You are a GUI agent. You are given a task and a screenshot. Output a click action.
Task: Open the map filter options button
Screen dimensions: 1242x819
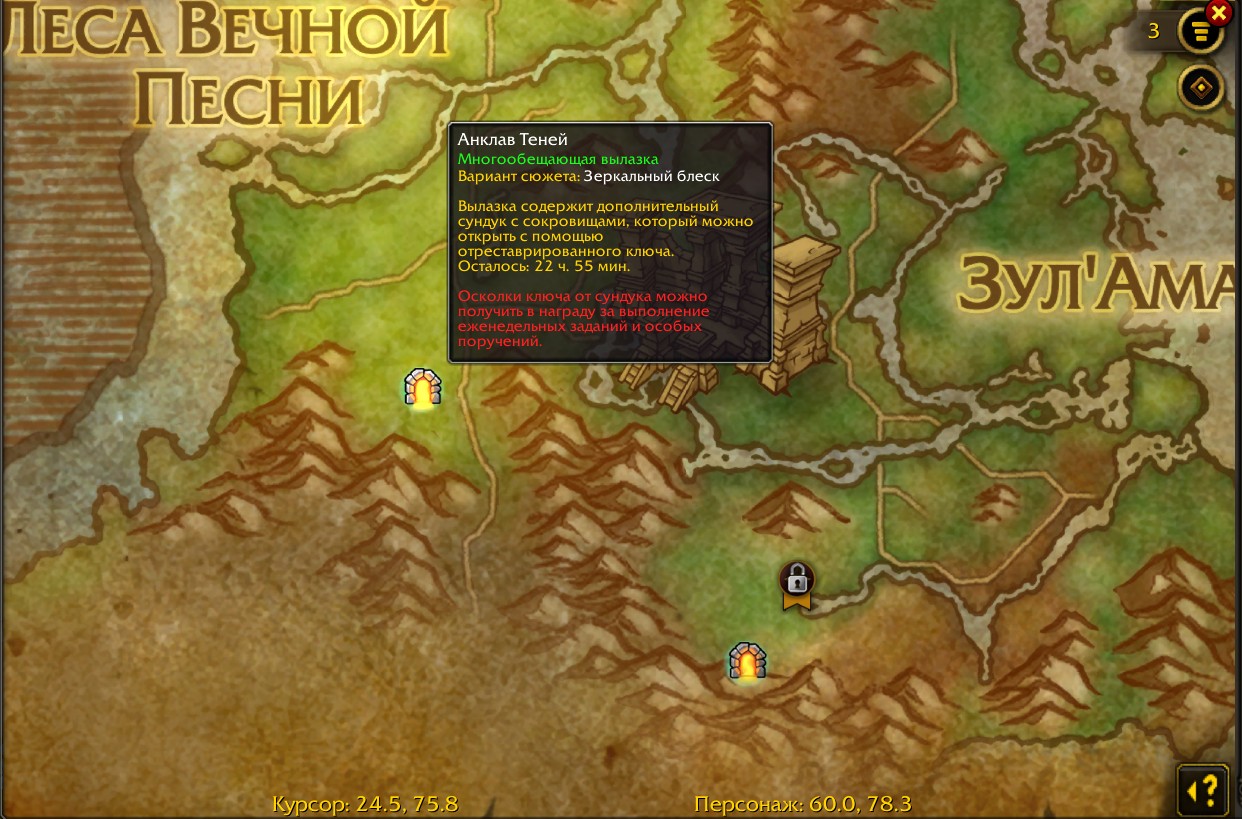[x=1200, y=32]
